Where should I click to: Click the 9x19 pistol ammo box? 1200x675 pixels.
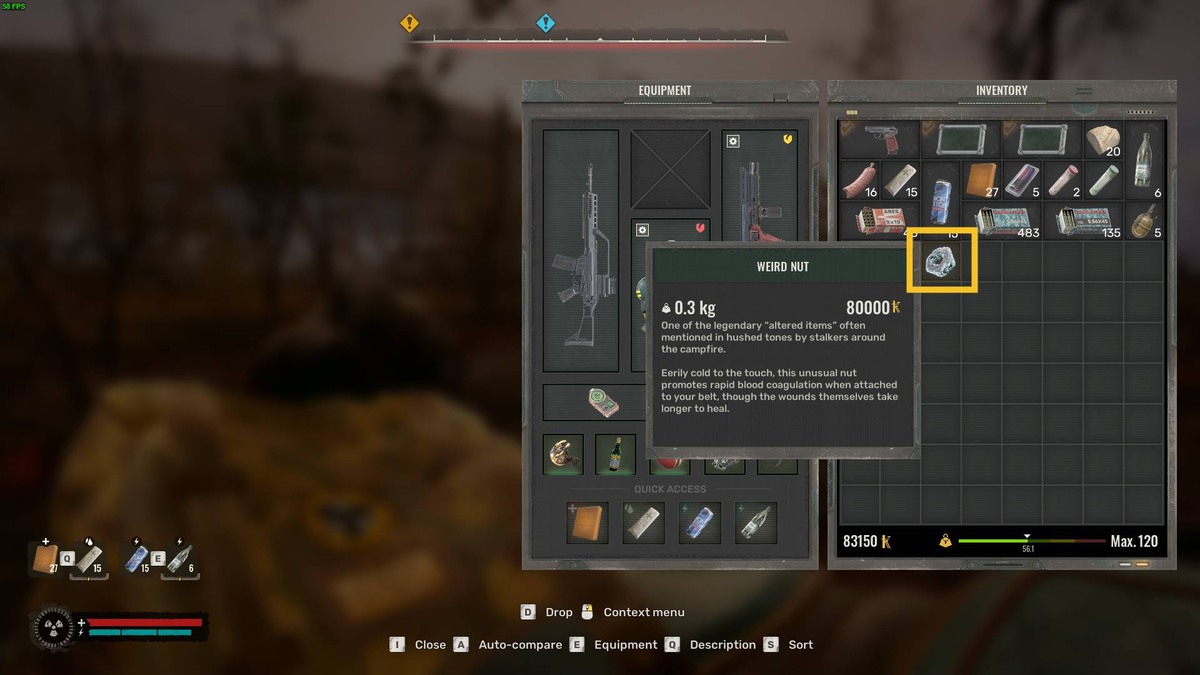(879, 221)
